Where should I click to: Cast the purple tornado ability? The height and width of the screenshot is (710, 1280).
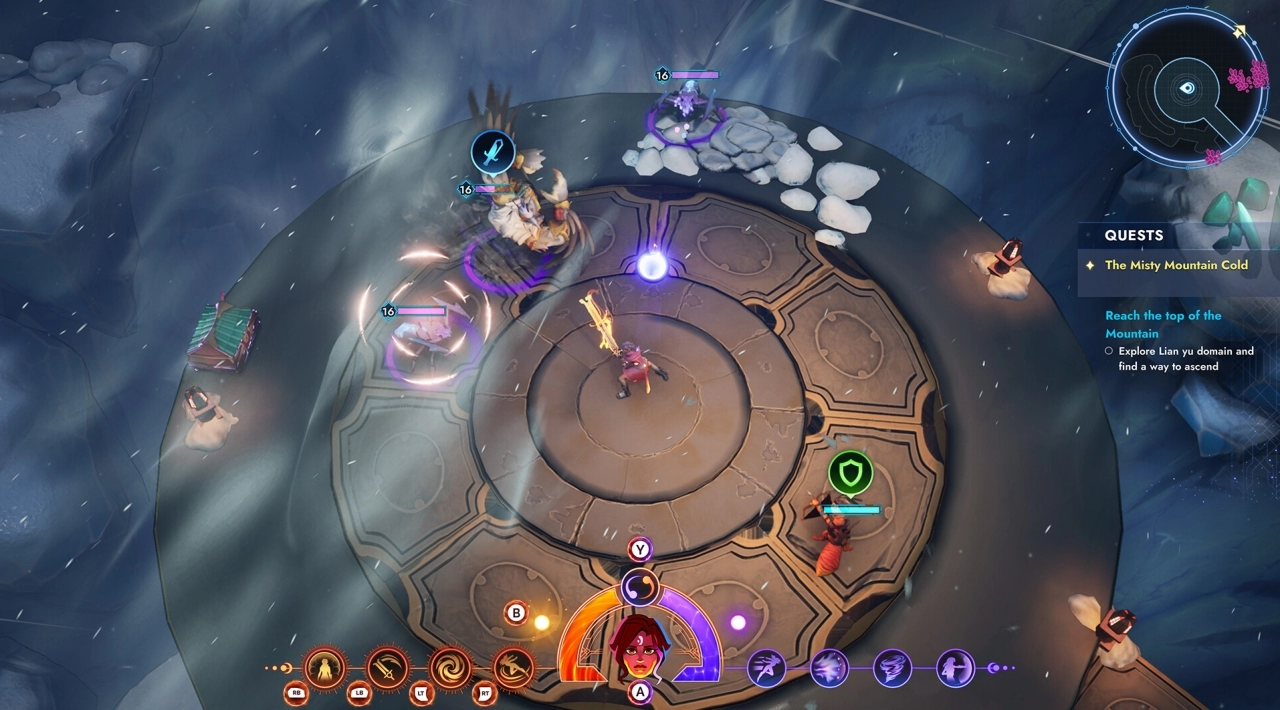(892, 667)
